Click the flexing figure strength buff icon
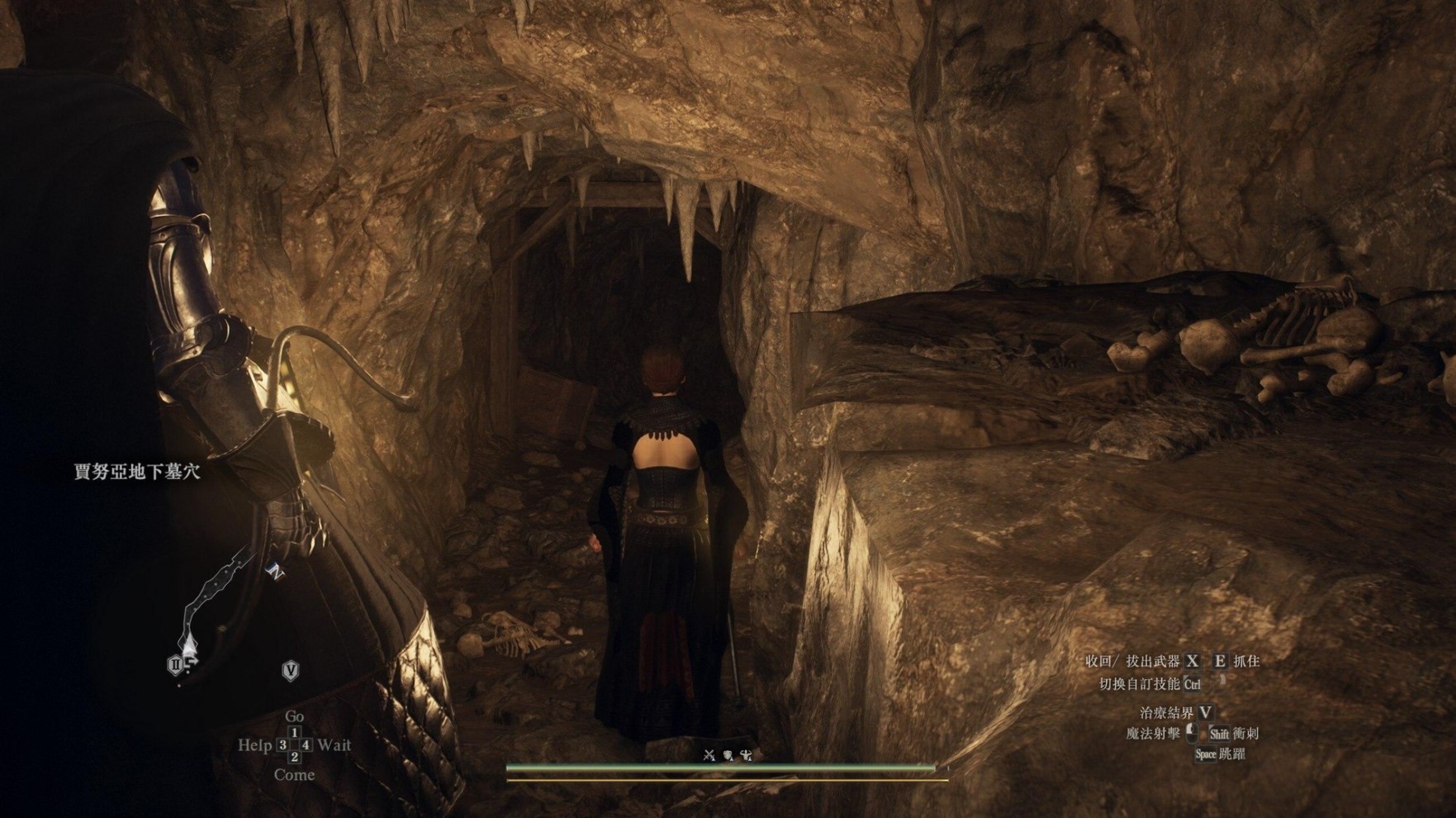Viewport: 1456px width, 818px height. (746, 754)
